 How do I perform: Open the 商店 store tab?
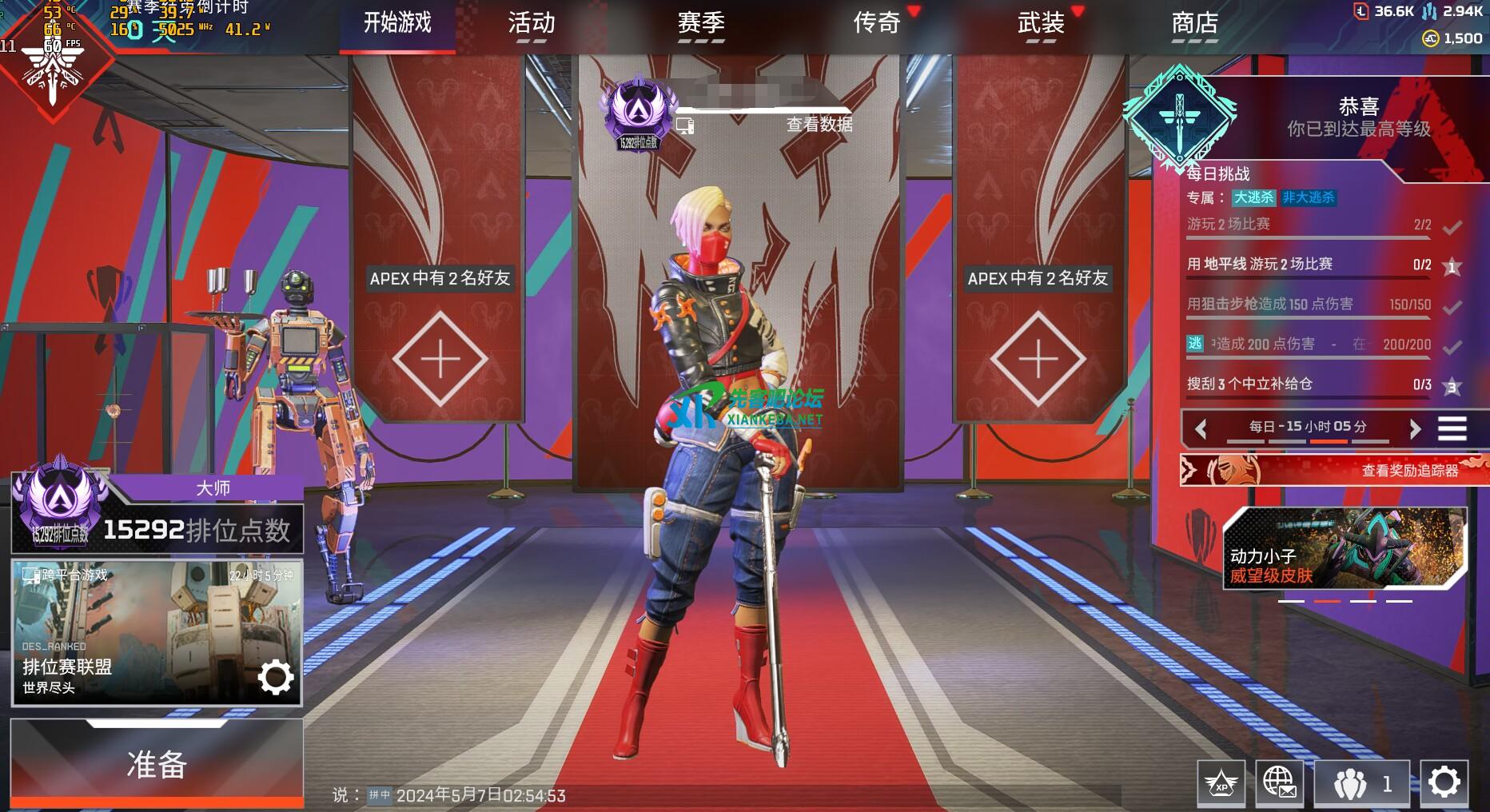(1194, 23)
